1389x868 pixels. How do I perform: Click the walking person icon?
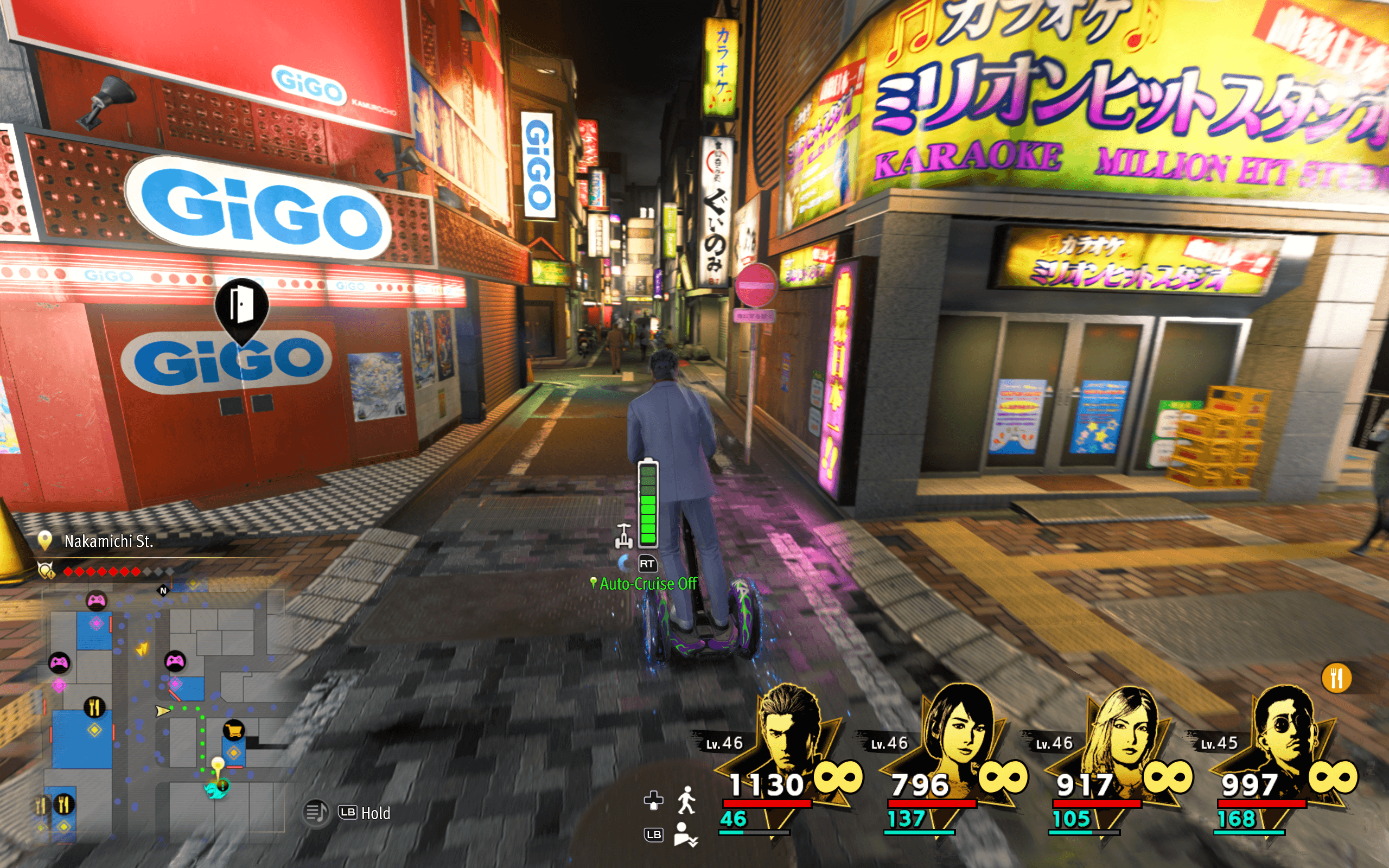pos(686,800)
